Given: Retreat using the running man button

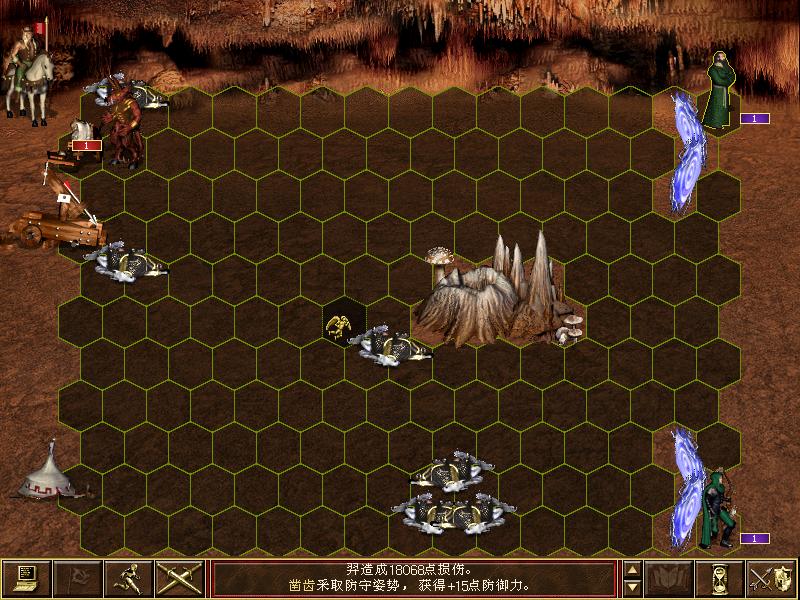Looking at the screenshot, I should coord(129,578).
